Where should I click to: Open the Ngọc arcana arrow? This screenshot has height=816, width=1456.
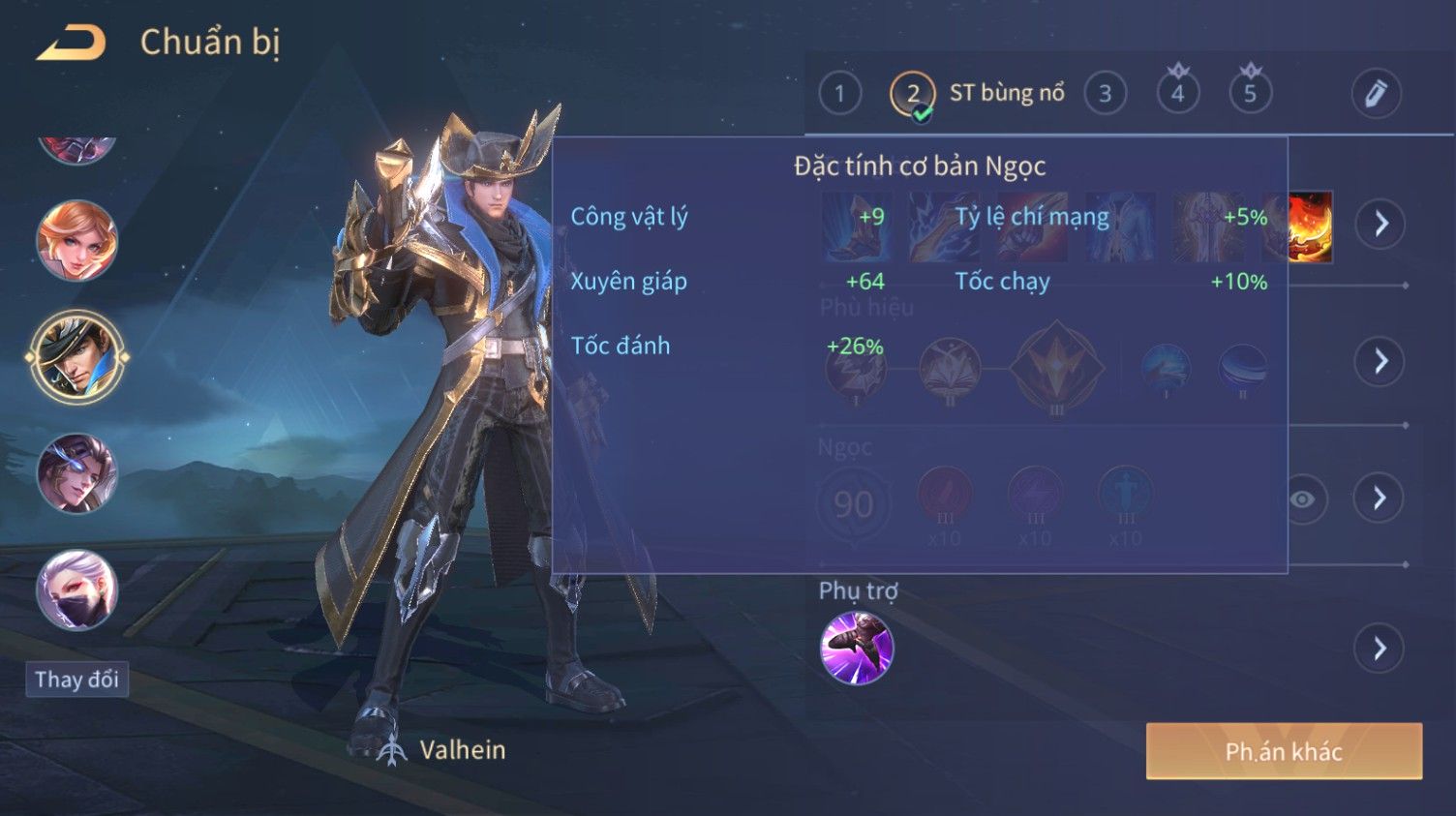pos(1380,499)
